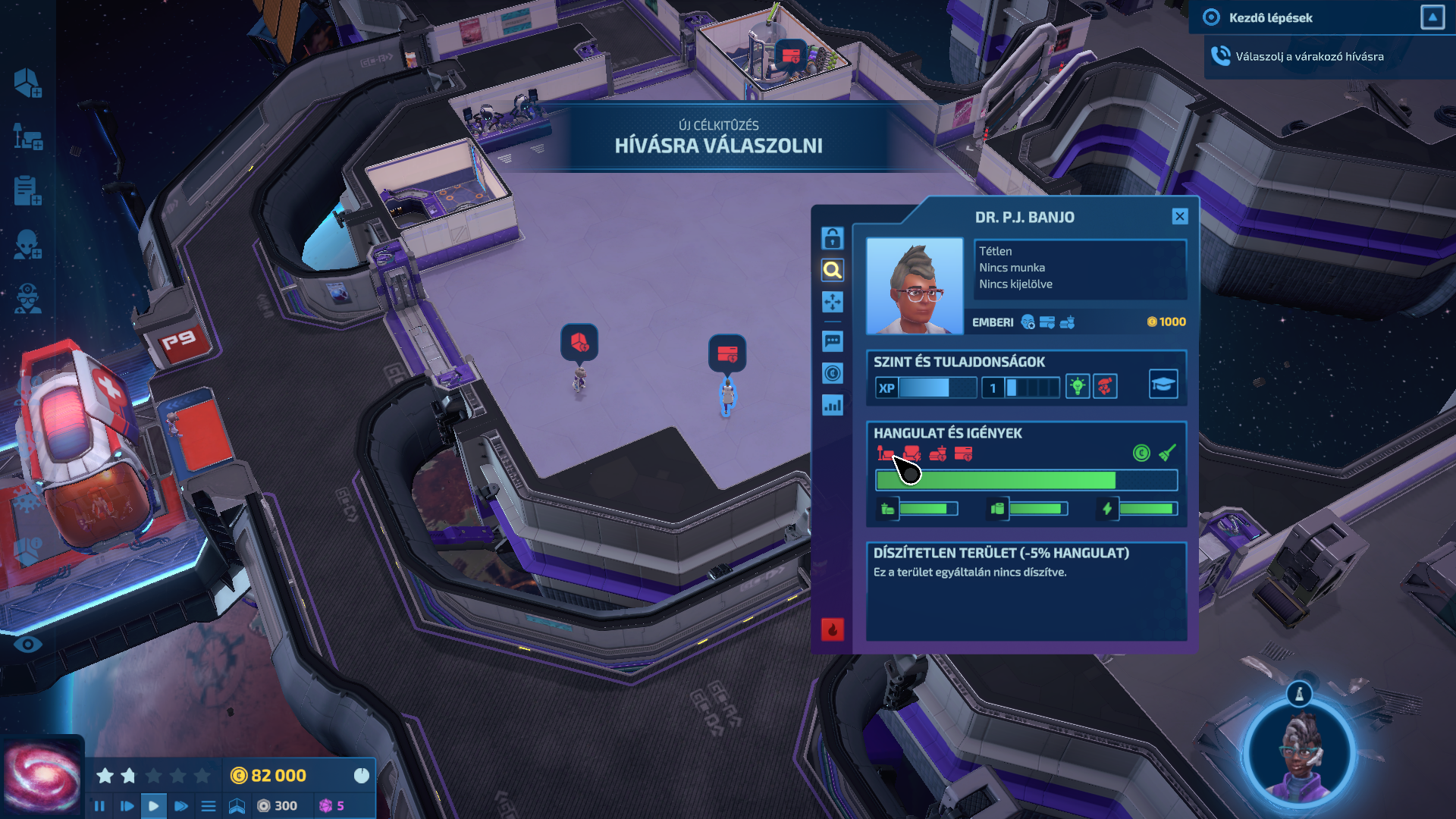Show the bar chart statistics tab
Screen dimensions: 1456x819
pyautogui.click(x=832, y=405)
